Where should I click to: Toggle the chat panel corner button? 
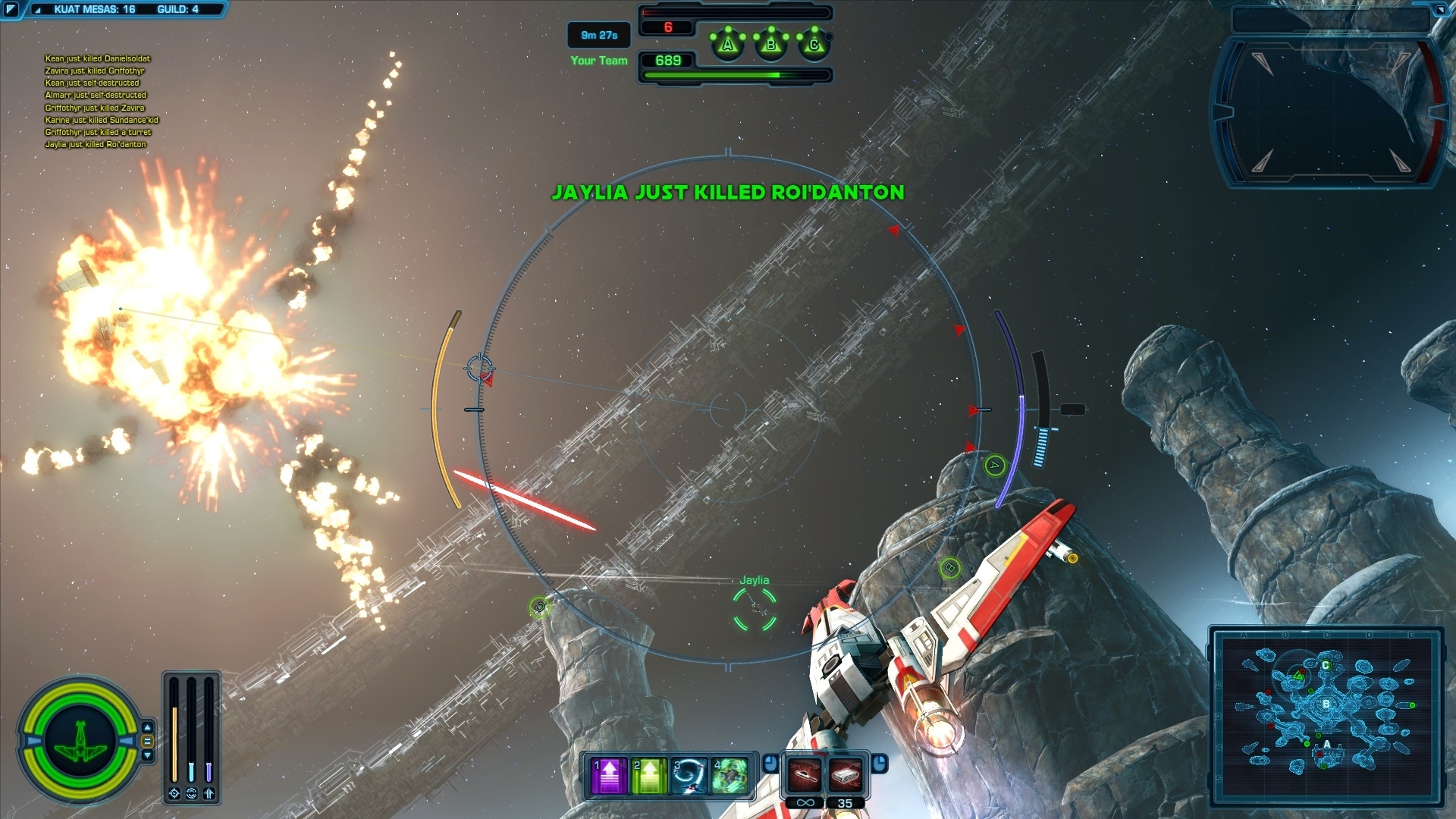click(11, 10)
